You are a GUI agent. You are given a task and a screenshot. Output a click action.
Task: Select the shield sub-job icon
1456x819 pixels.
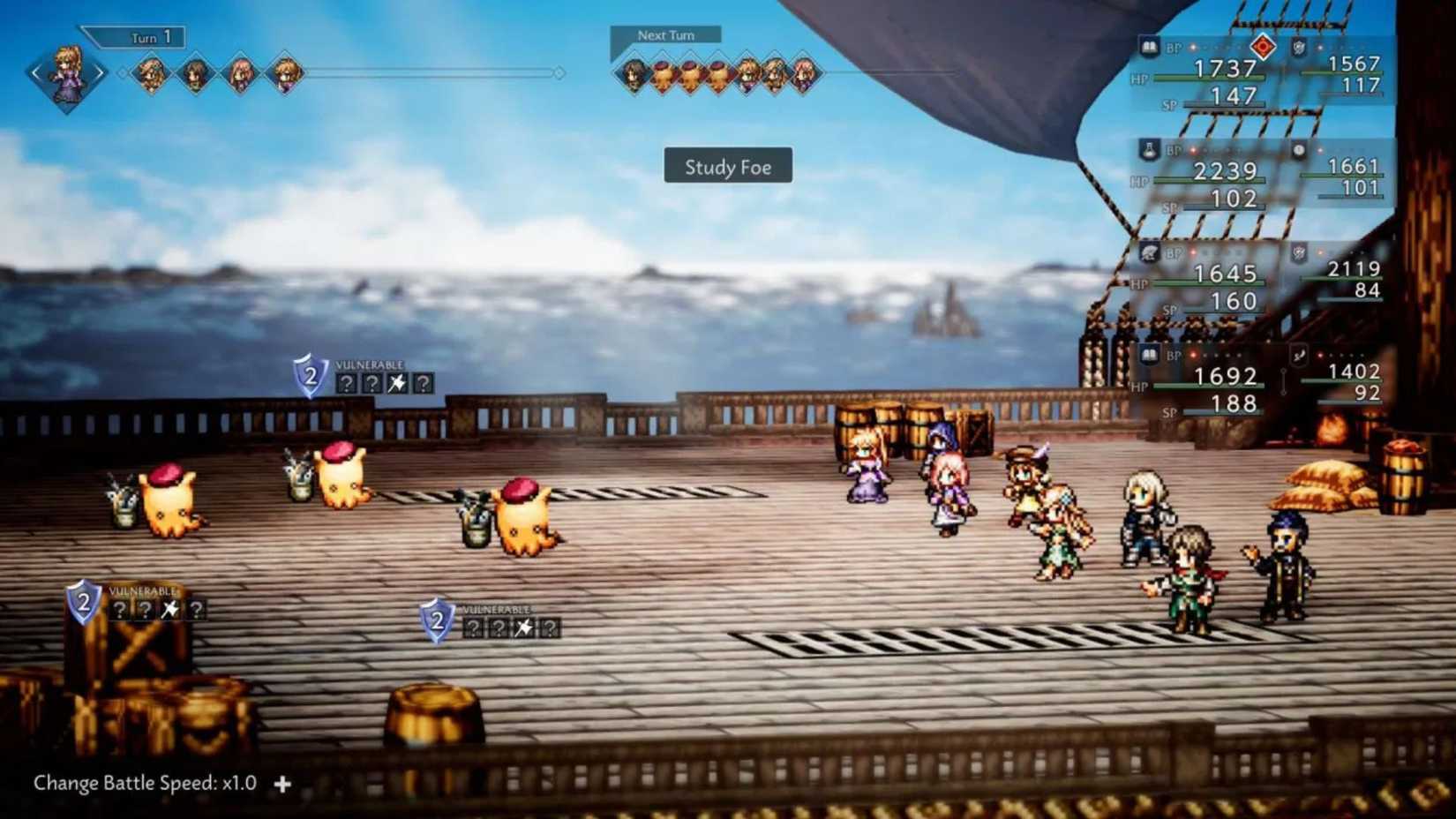pyautogui.click(x=1297, y=48)
